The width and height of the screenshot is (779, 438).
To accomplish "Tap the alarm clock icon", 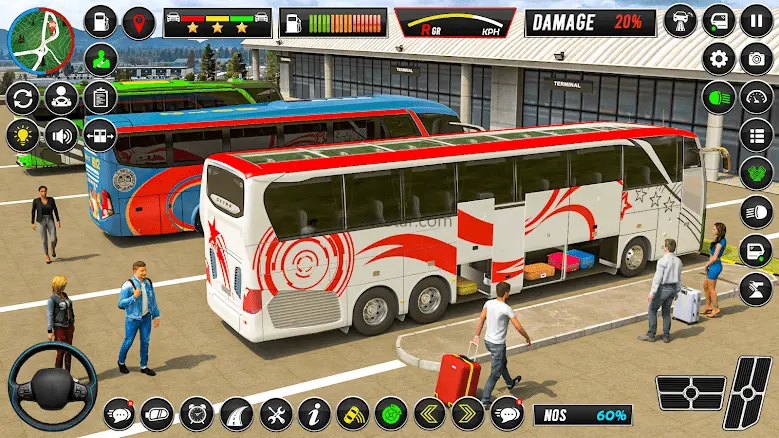I will (x=197, y=413).
